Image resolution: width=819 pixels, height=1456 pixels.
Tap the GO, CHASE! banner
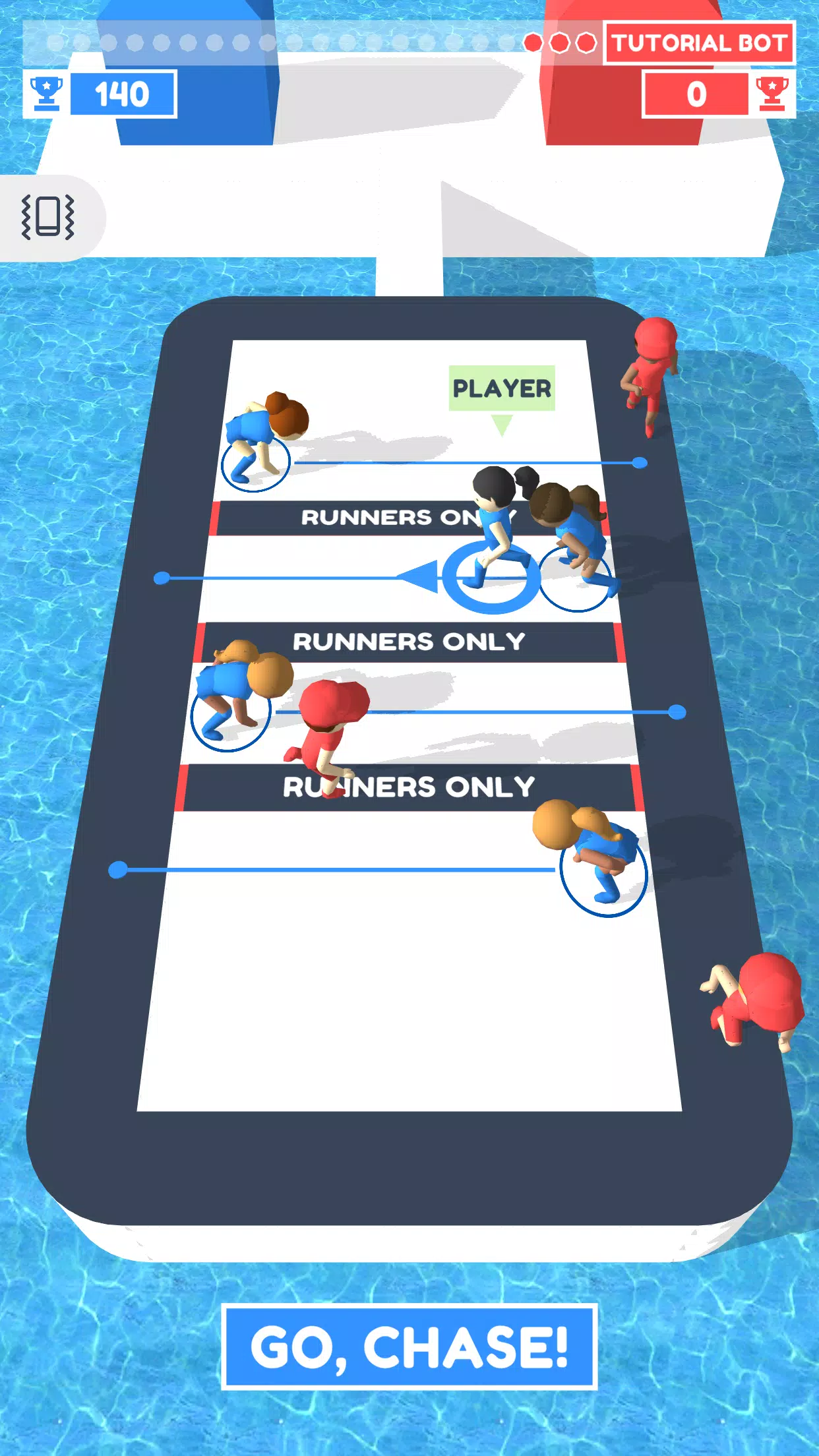409,1347
